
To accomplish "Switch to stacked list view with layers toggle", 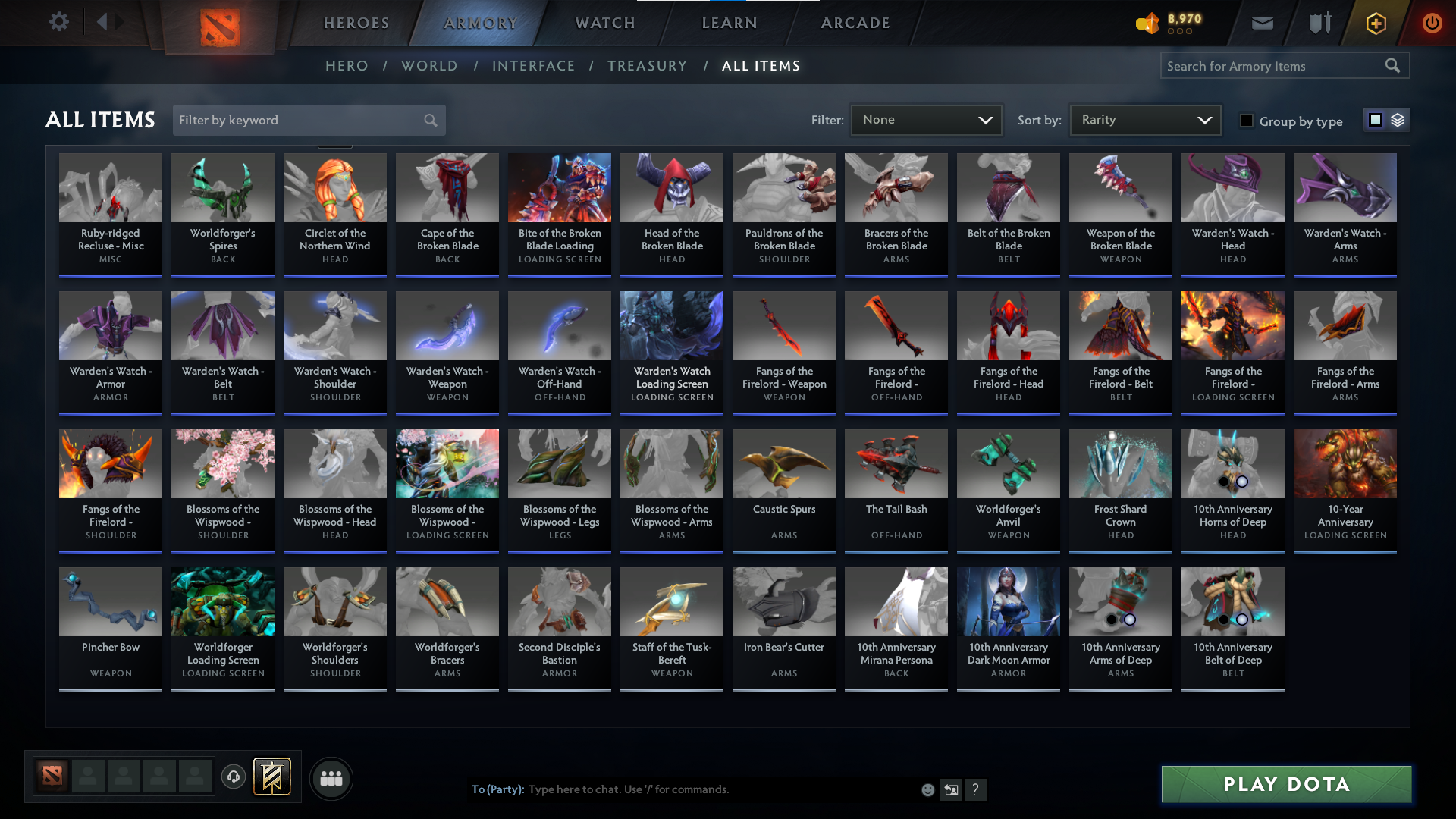I will tap(1397, 119).
